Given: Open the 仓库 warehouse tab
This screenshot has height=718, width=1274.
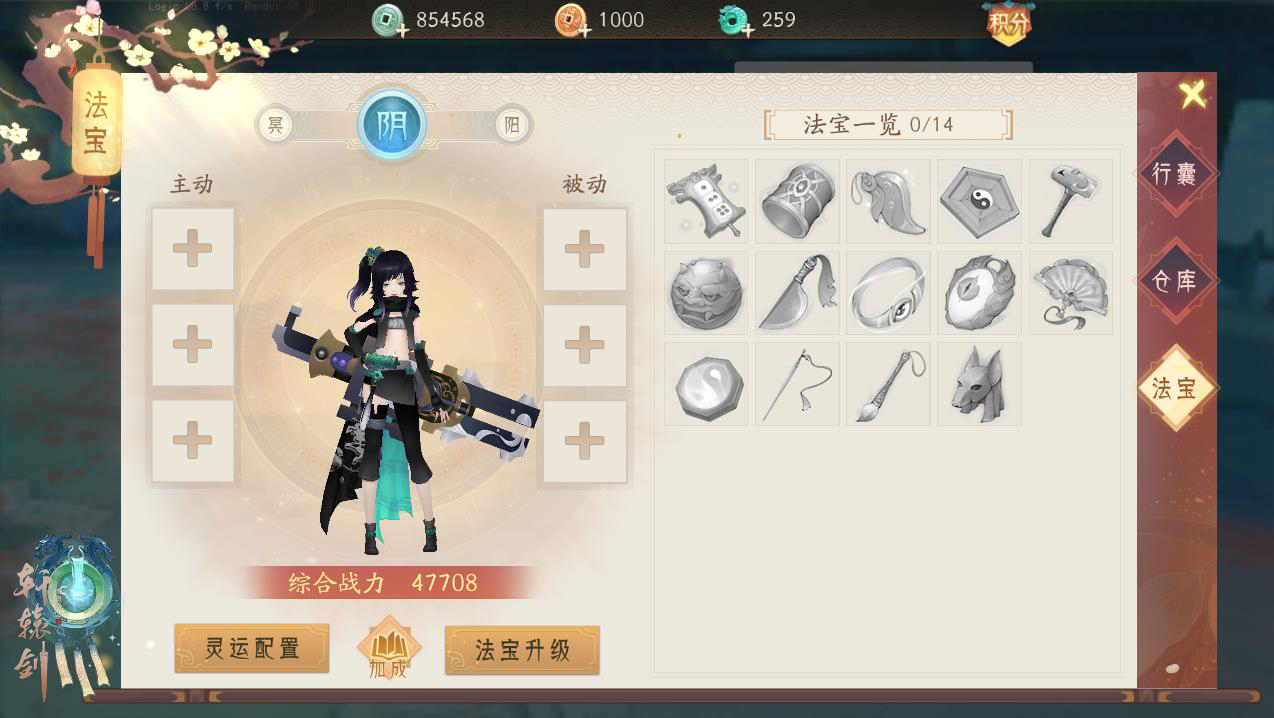Looking at the screenshot, I should tap(1174, 281).
